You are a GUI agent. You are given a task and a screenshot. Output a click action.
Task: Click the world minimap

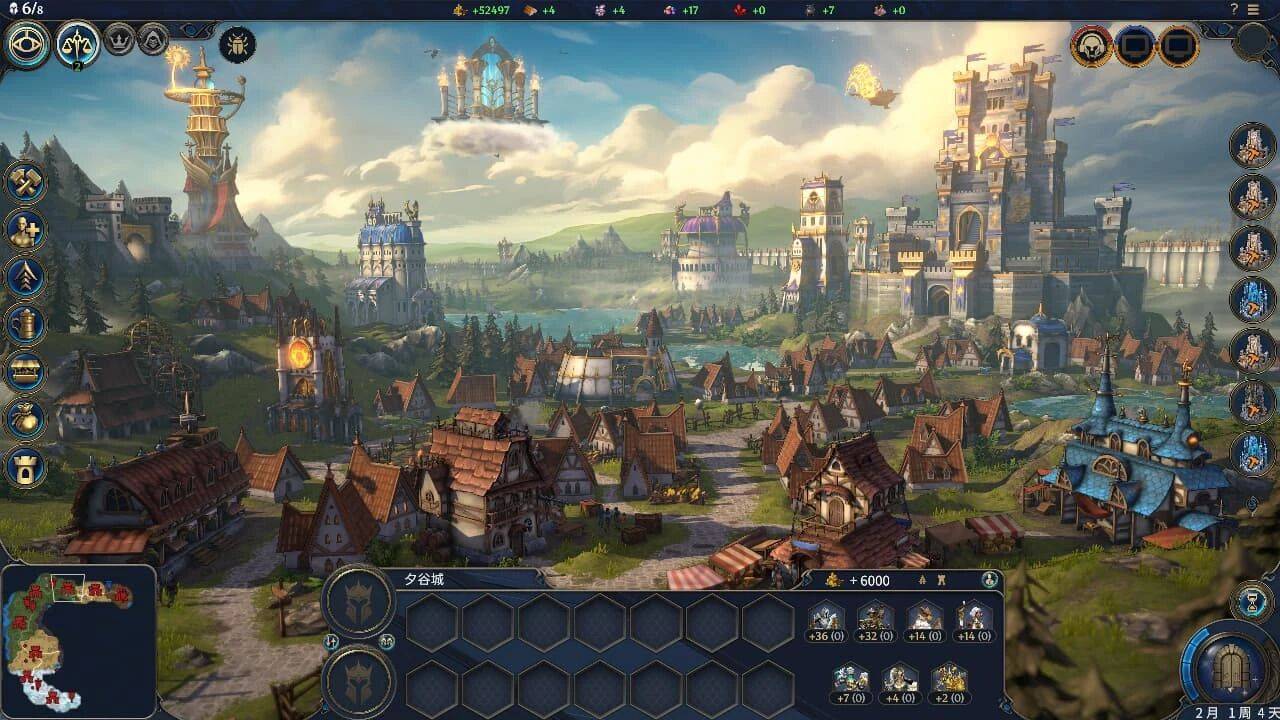(x=78, y=640)
